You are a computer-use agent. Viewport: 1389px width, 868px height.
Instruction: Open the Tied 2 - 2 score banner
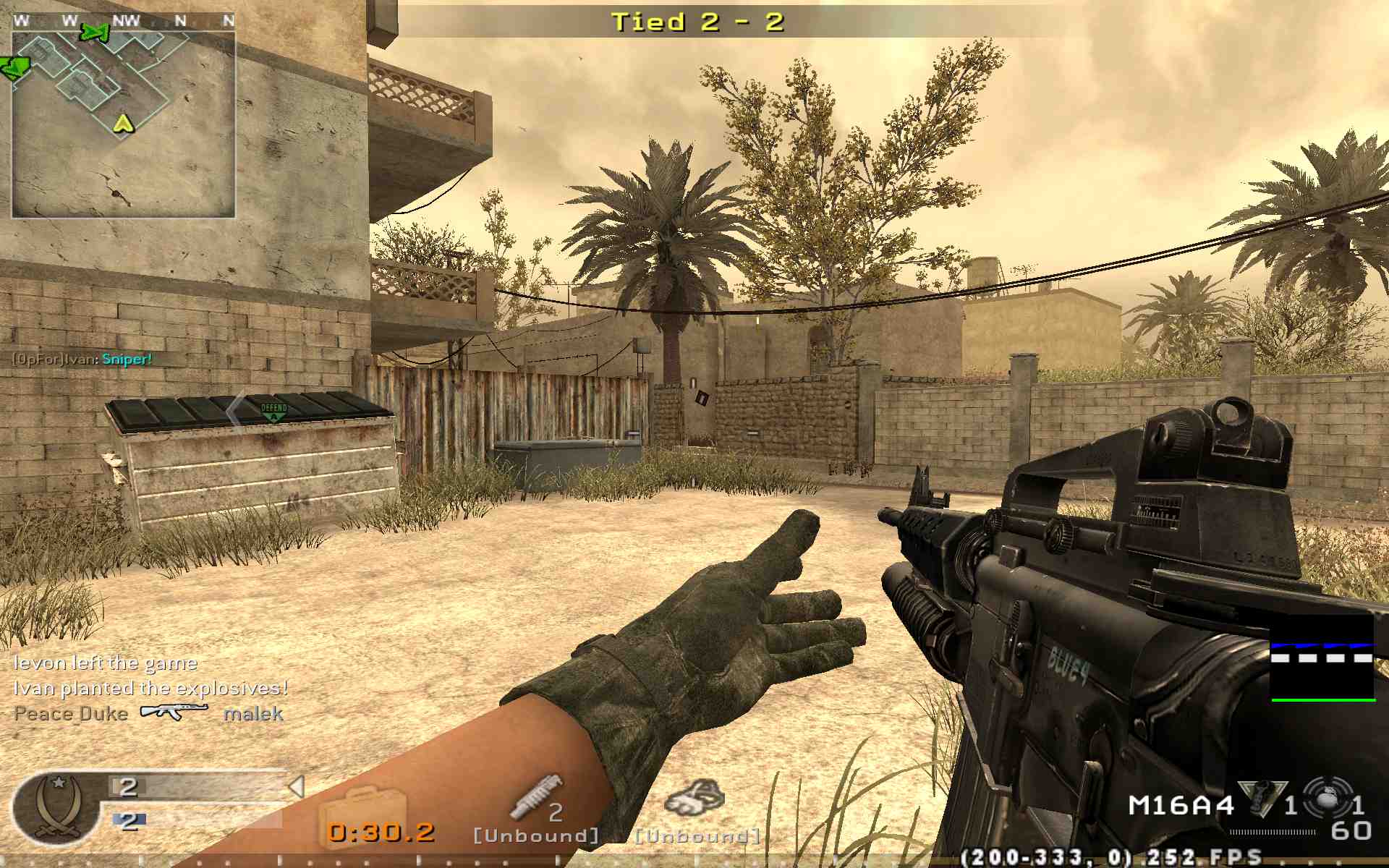696,22
